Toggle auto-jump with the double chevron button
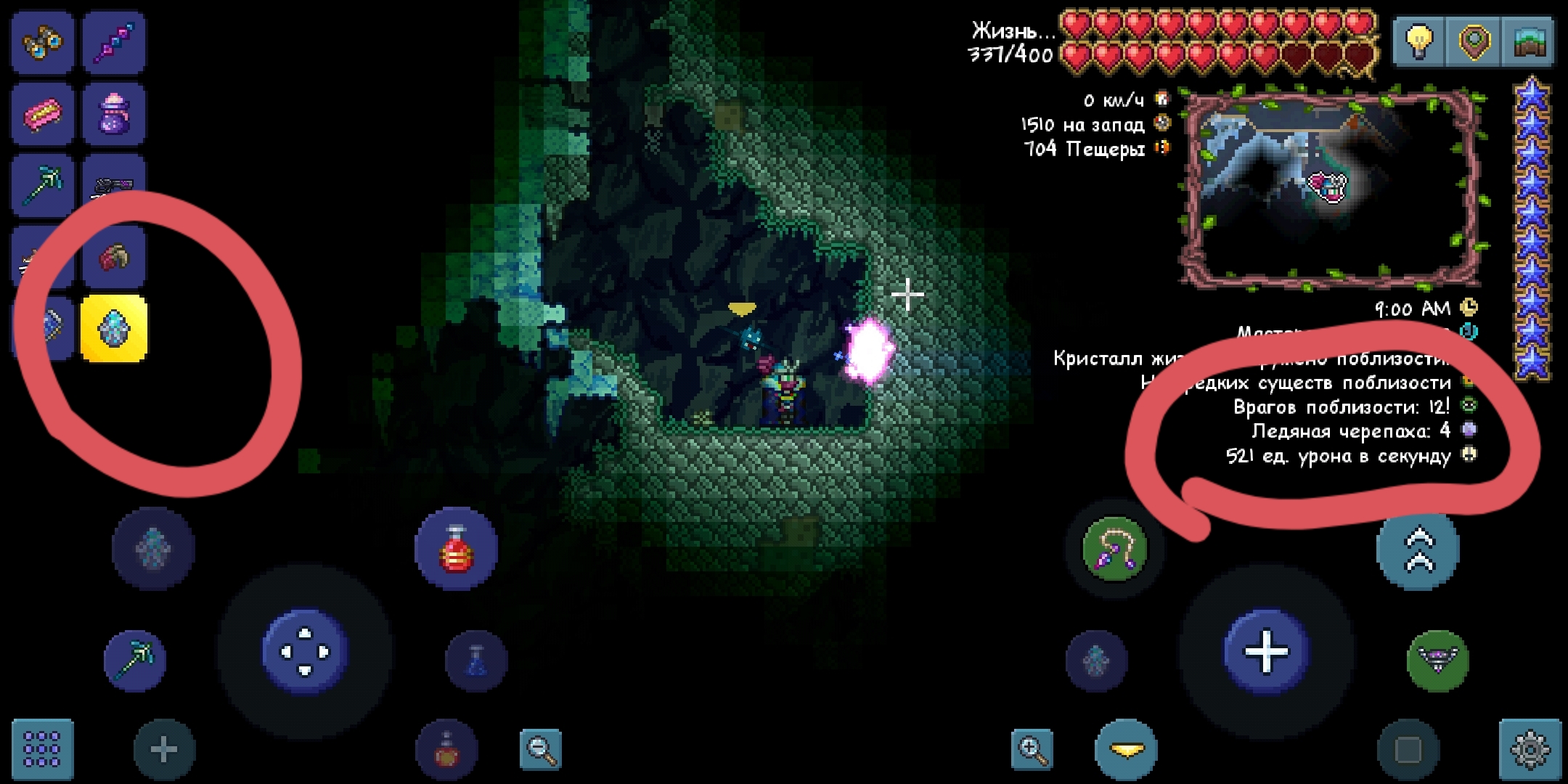Viewport: 1568px width, 784px height. coord(1417,550)
